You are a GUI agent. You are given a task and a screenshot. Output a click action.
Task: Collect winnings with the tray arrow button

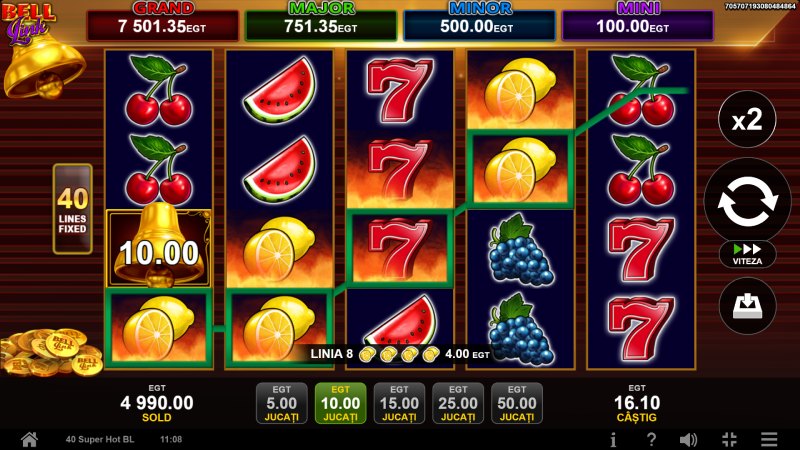point(747,305)
